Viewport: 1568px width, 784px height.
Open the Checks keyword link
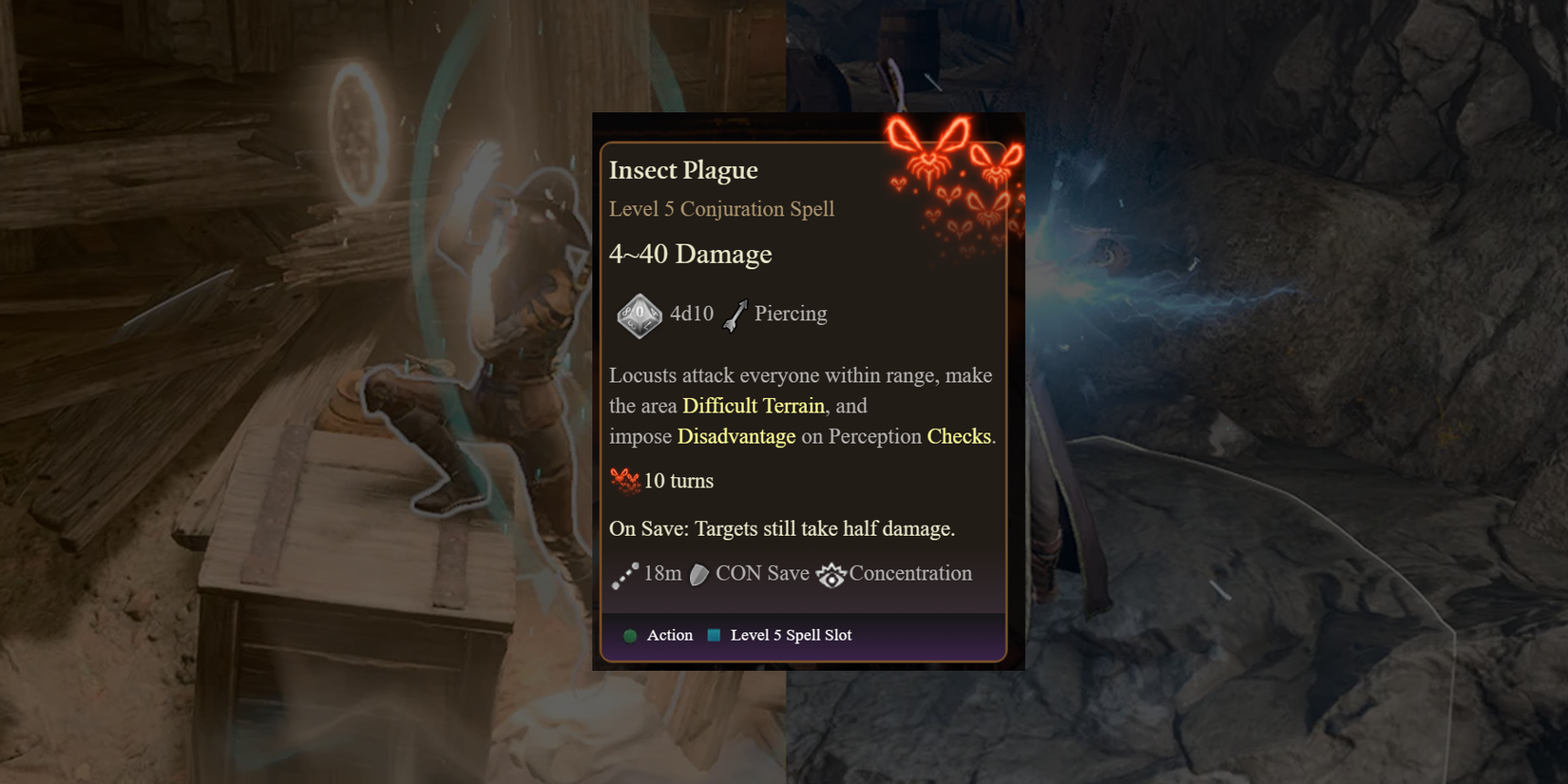coord(959,436)
